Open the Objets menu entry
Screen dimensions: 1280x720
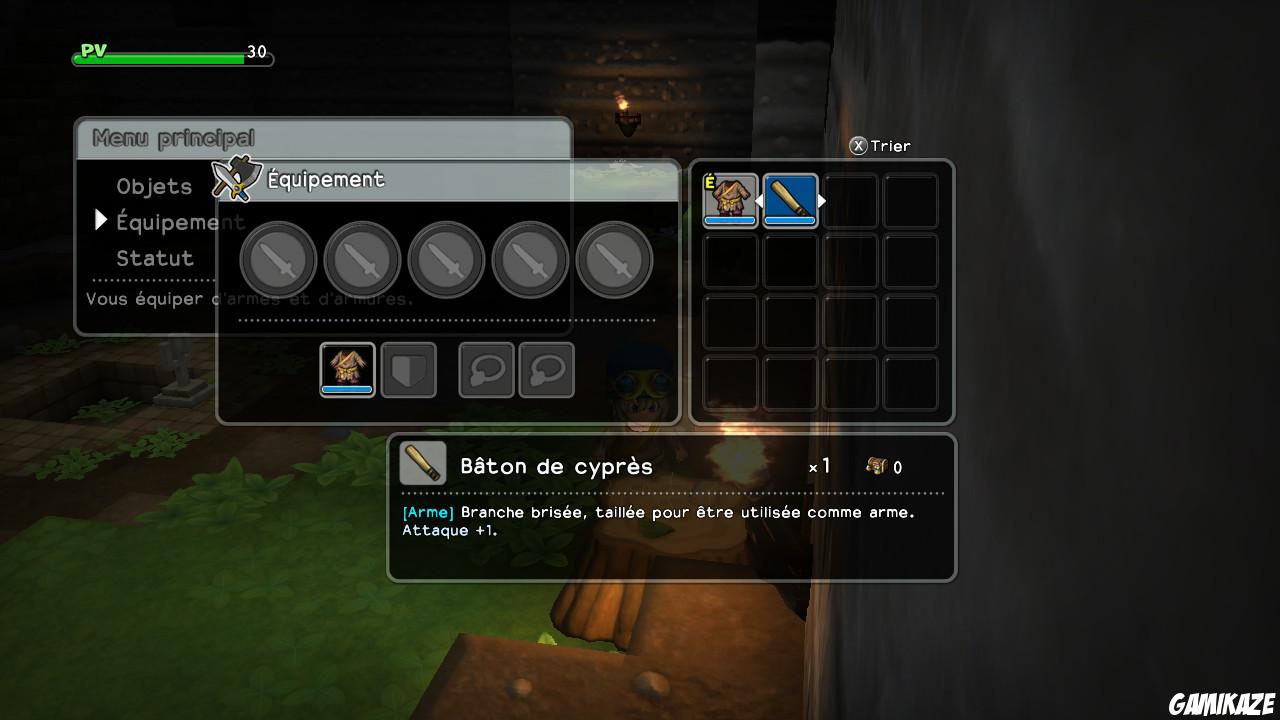(x=155, y=186)
